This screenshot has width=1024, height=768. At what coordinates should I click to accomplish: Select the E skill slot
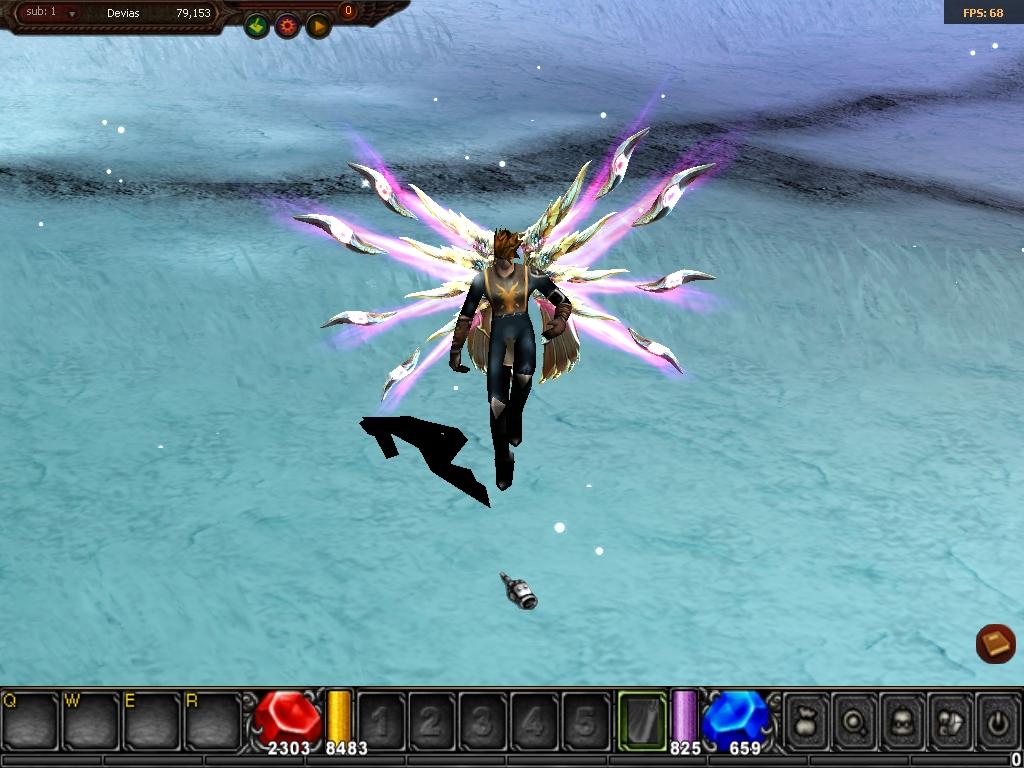(152, 720)
